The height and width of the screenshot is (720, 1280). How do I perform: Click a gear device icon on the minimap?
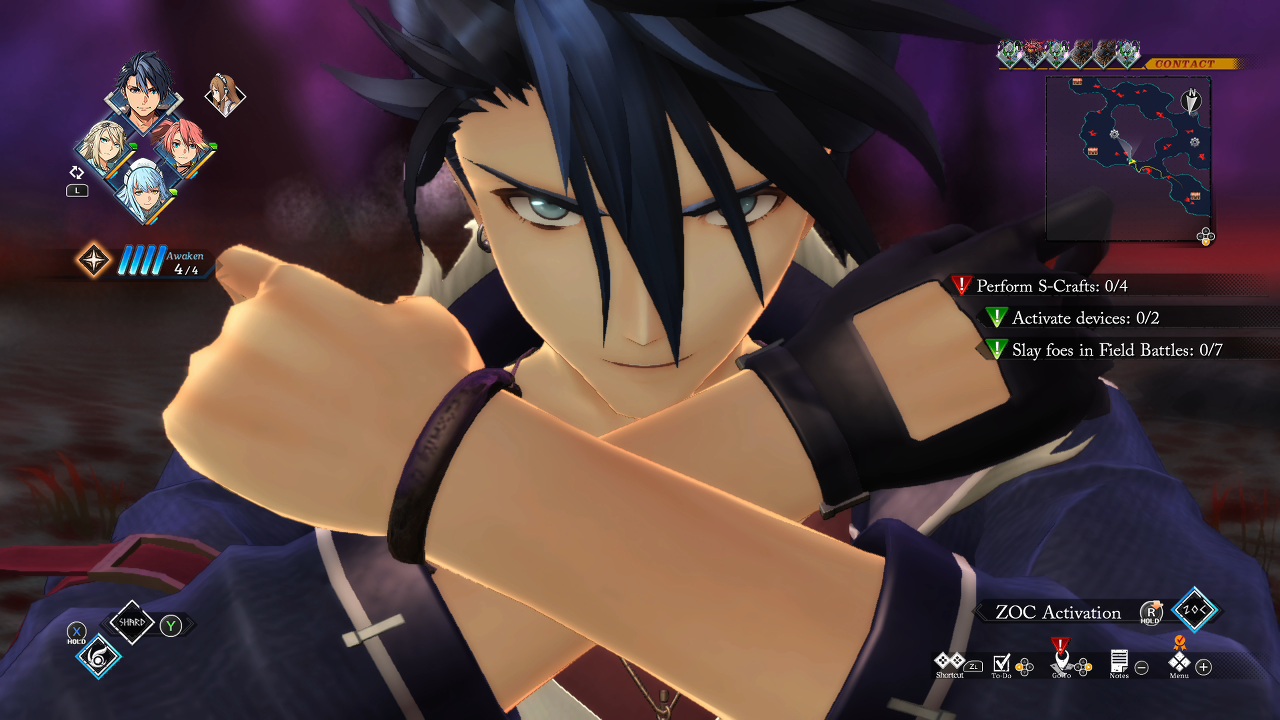pos(1114,135)
